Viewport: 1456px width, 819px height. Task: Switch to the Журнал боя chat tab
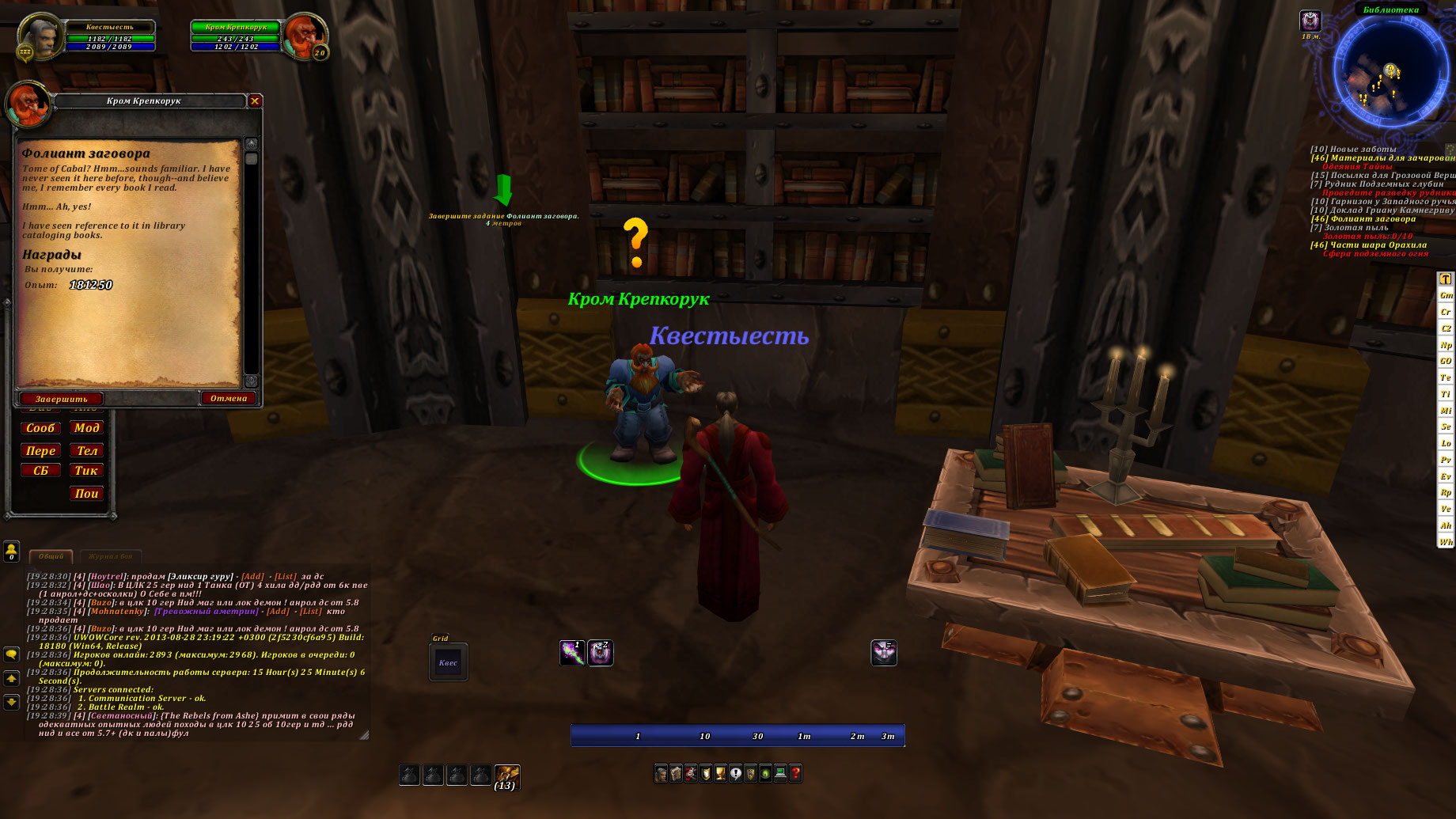[x=110, y=556]
